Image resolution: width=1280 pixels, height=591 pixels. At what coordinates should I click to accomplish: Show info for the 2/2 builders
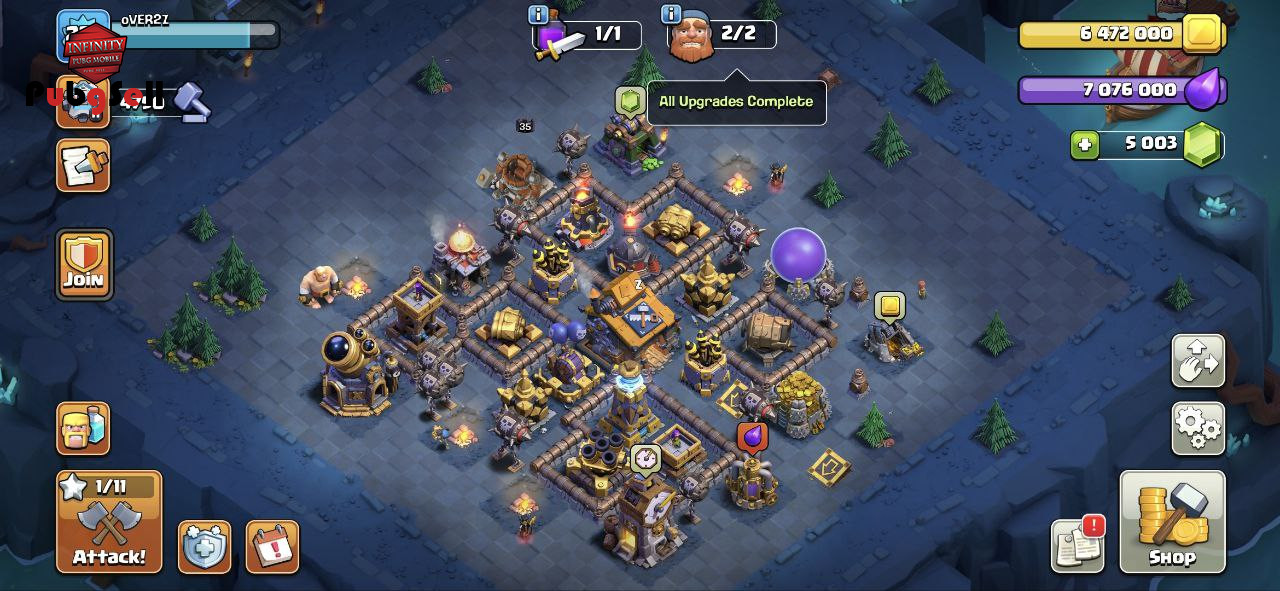(x=671, y=15)
